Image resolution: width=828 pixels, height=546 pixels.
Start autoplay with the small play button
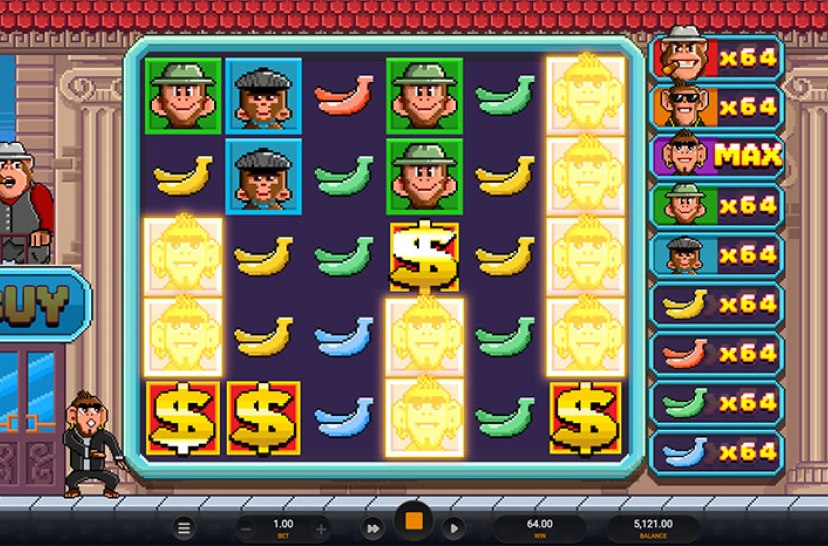coord(453,528)
